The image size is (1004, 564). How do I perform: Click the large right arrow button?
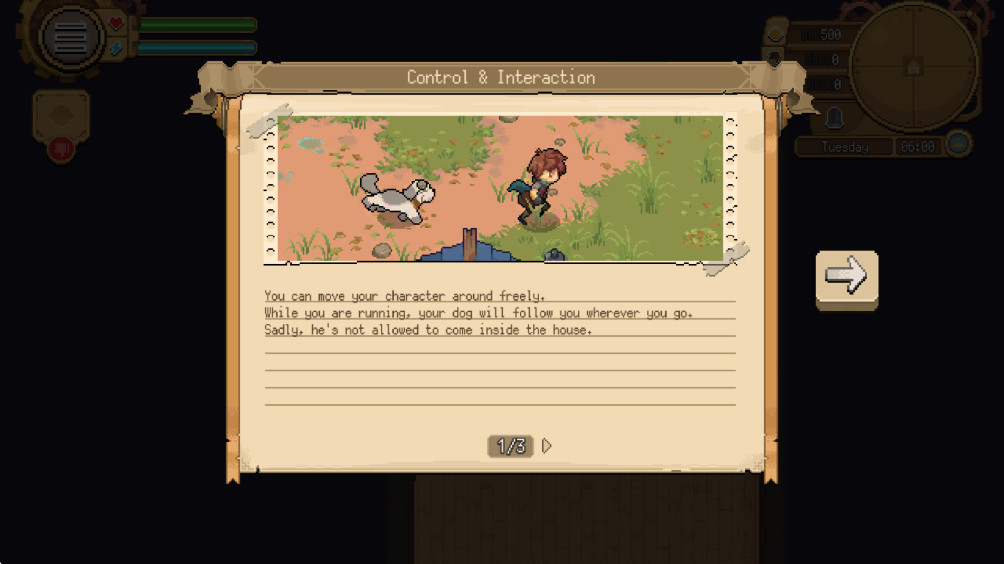tap(846, 278)
